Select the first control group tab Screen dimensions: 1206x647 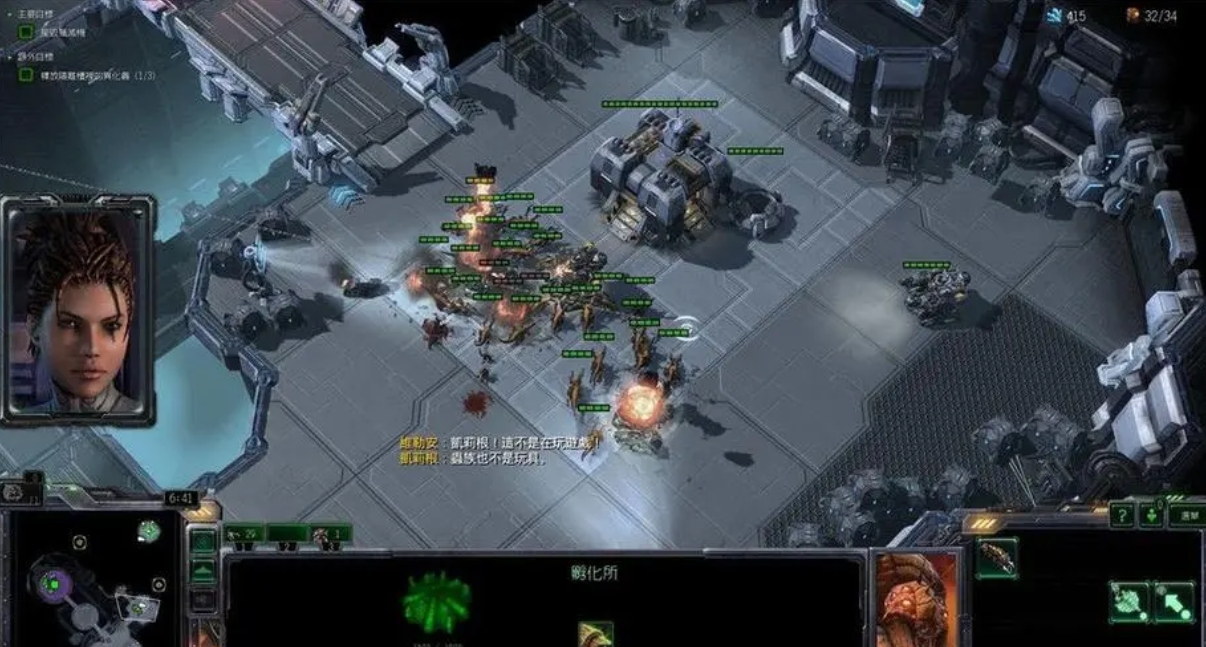coord(244,534)
